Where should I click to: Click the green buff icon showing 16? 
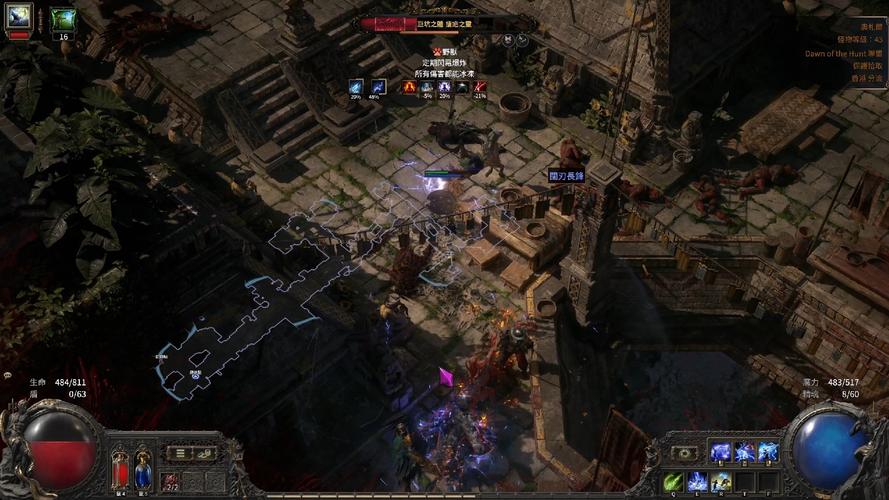(63, 19)
